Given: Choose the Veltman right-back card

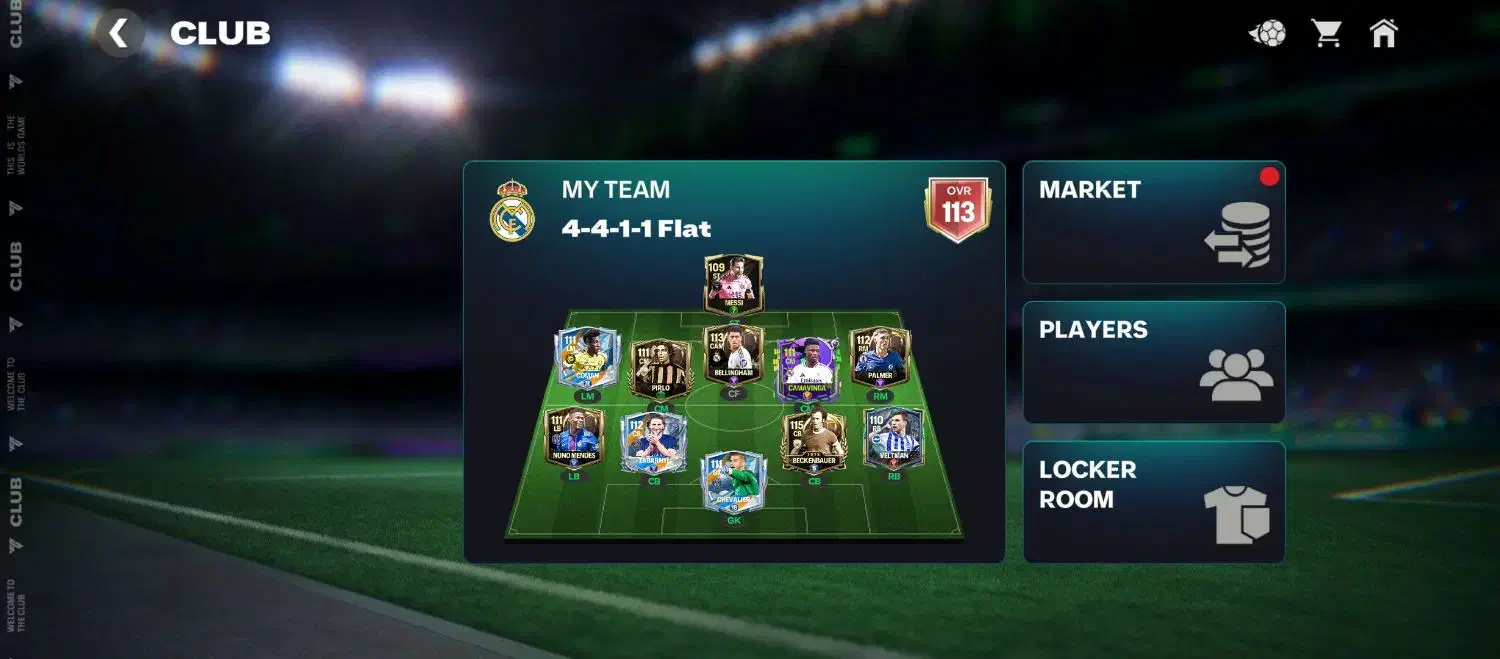Looking at the screenshot, I should point(893,437).
